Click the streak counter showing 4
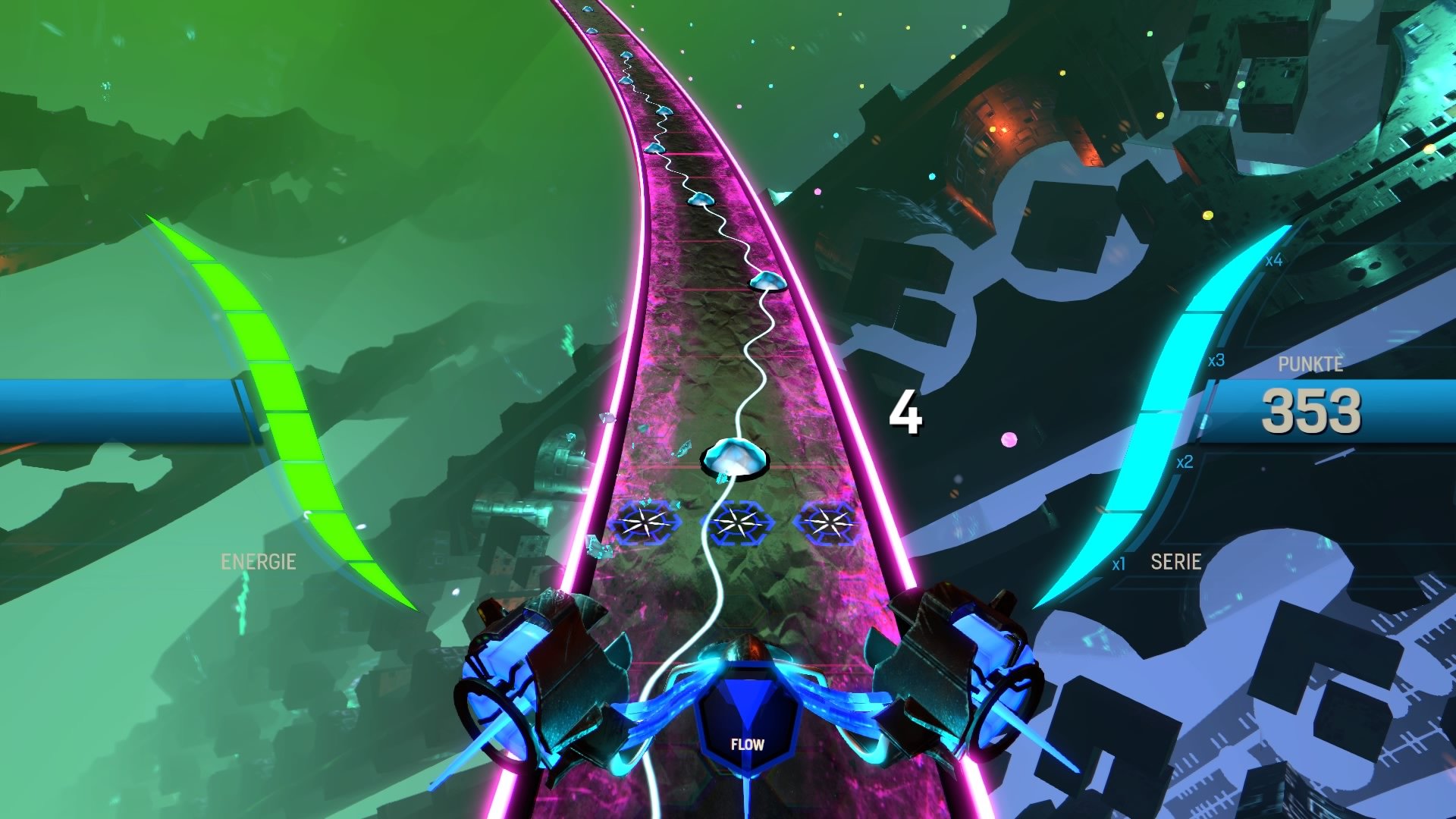1456x819 pixels. (908, 413)
